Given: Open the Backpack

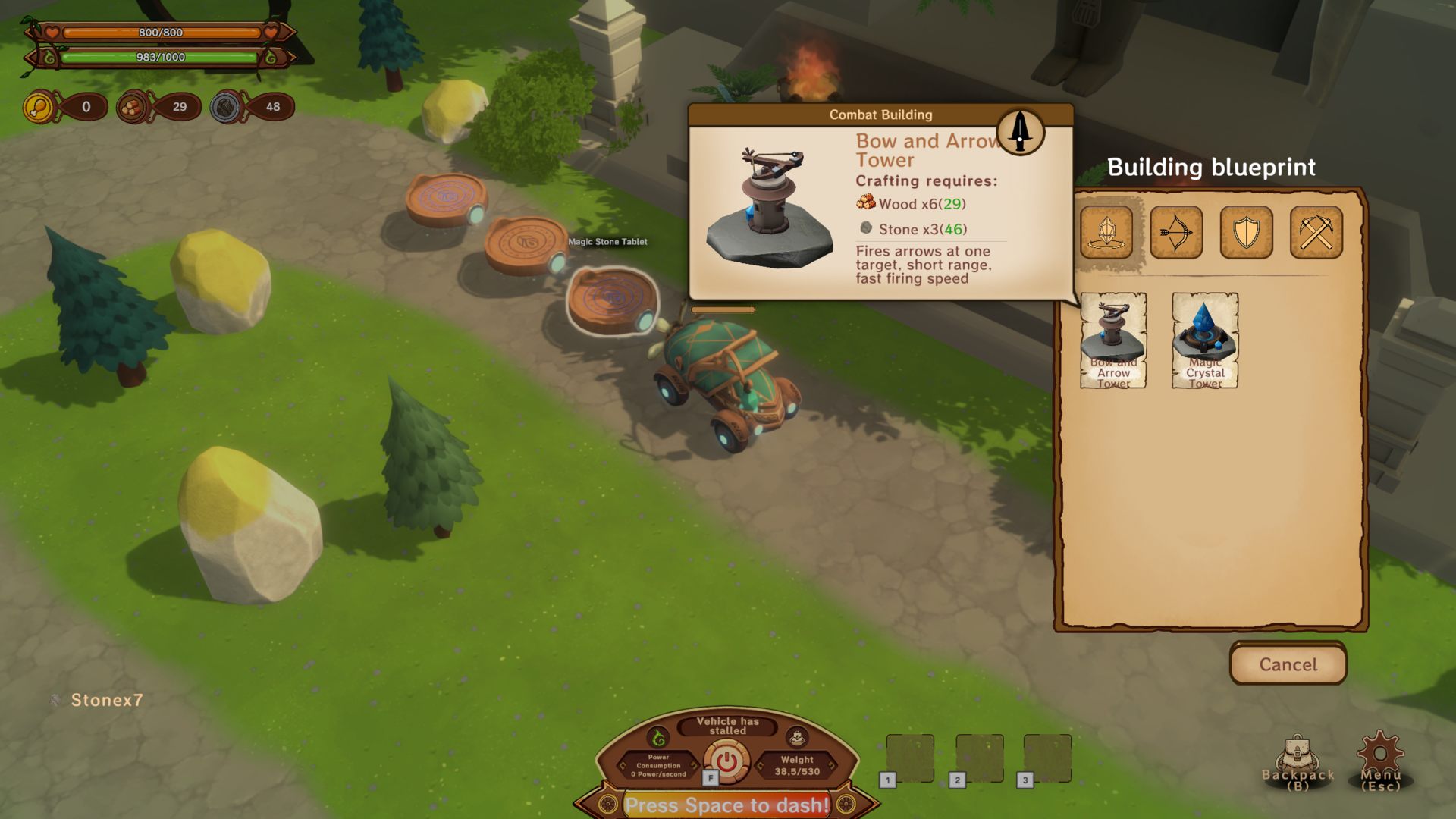Looking at the screenshot, I should pyautogui.click(x=1298, y=761).
